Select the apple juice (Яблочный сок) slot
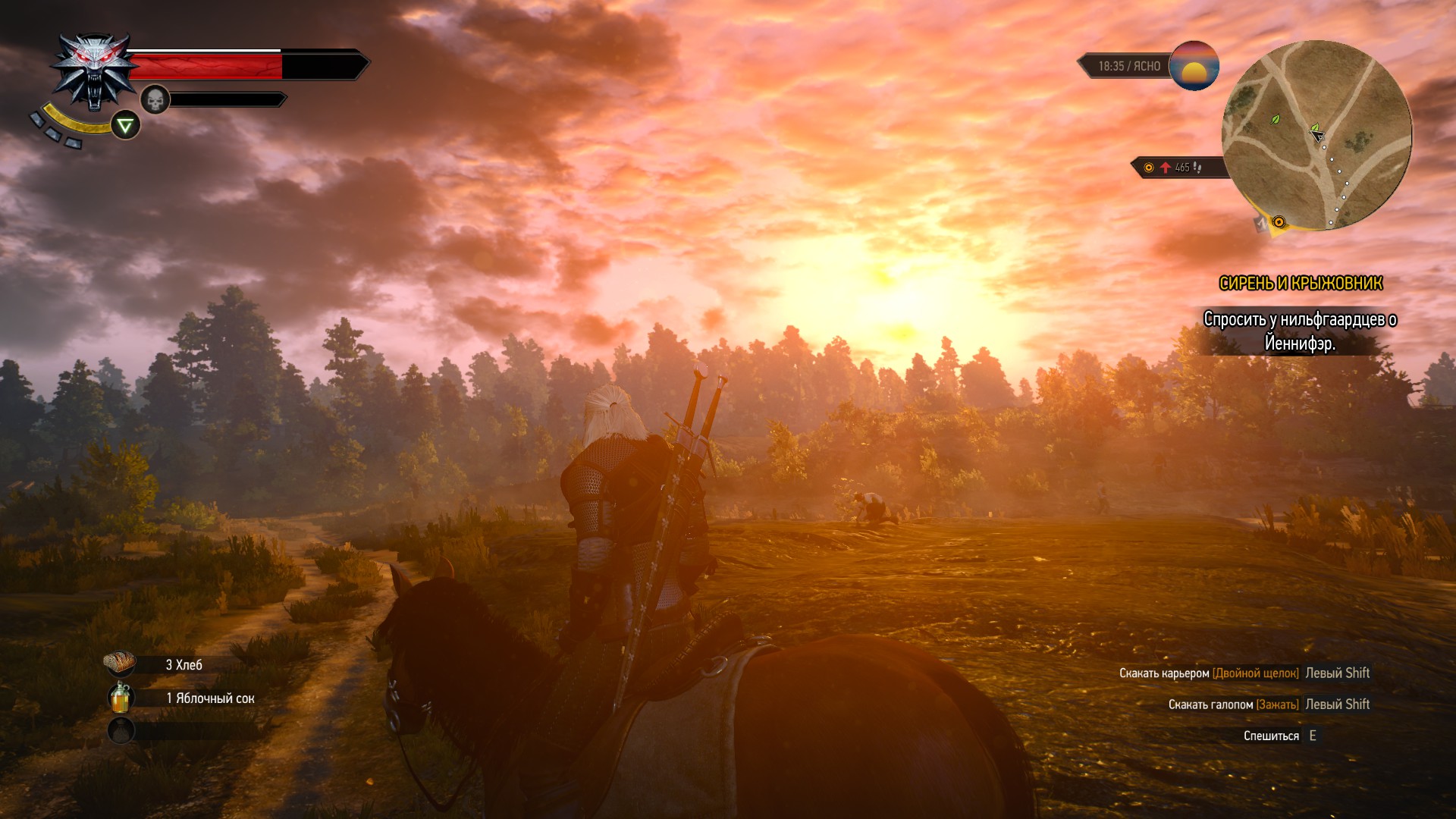The image size is (1456, 819). [121, 698]
